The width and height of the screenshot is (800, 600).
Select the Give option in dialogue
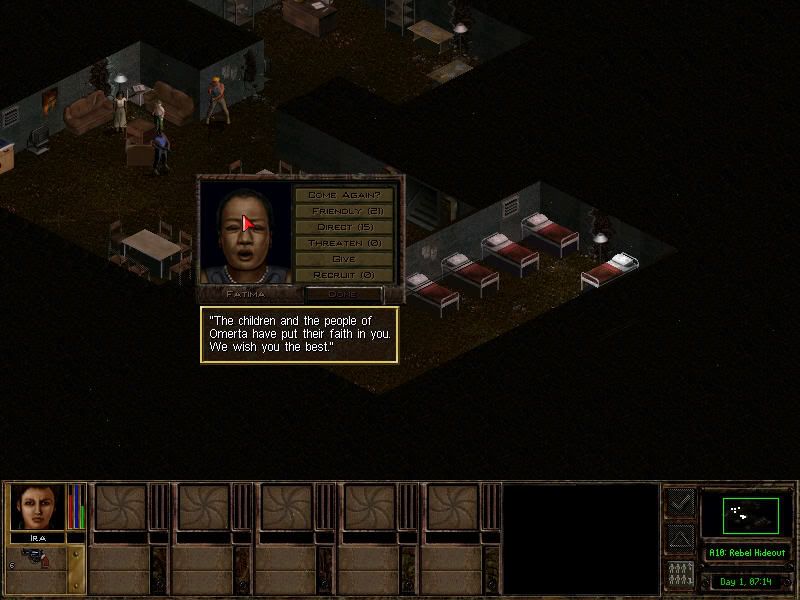(343, 259)
